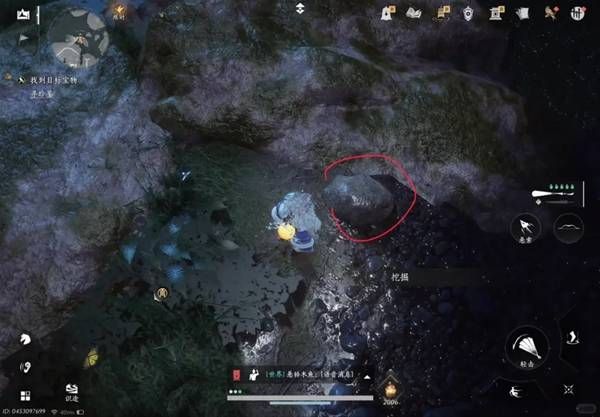600x417 pixels.
Task: Open the 识途 pathfinding button
Action: (72, 392)
